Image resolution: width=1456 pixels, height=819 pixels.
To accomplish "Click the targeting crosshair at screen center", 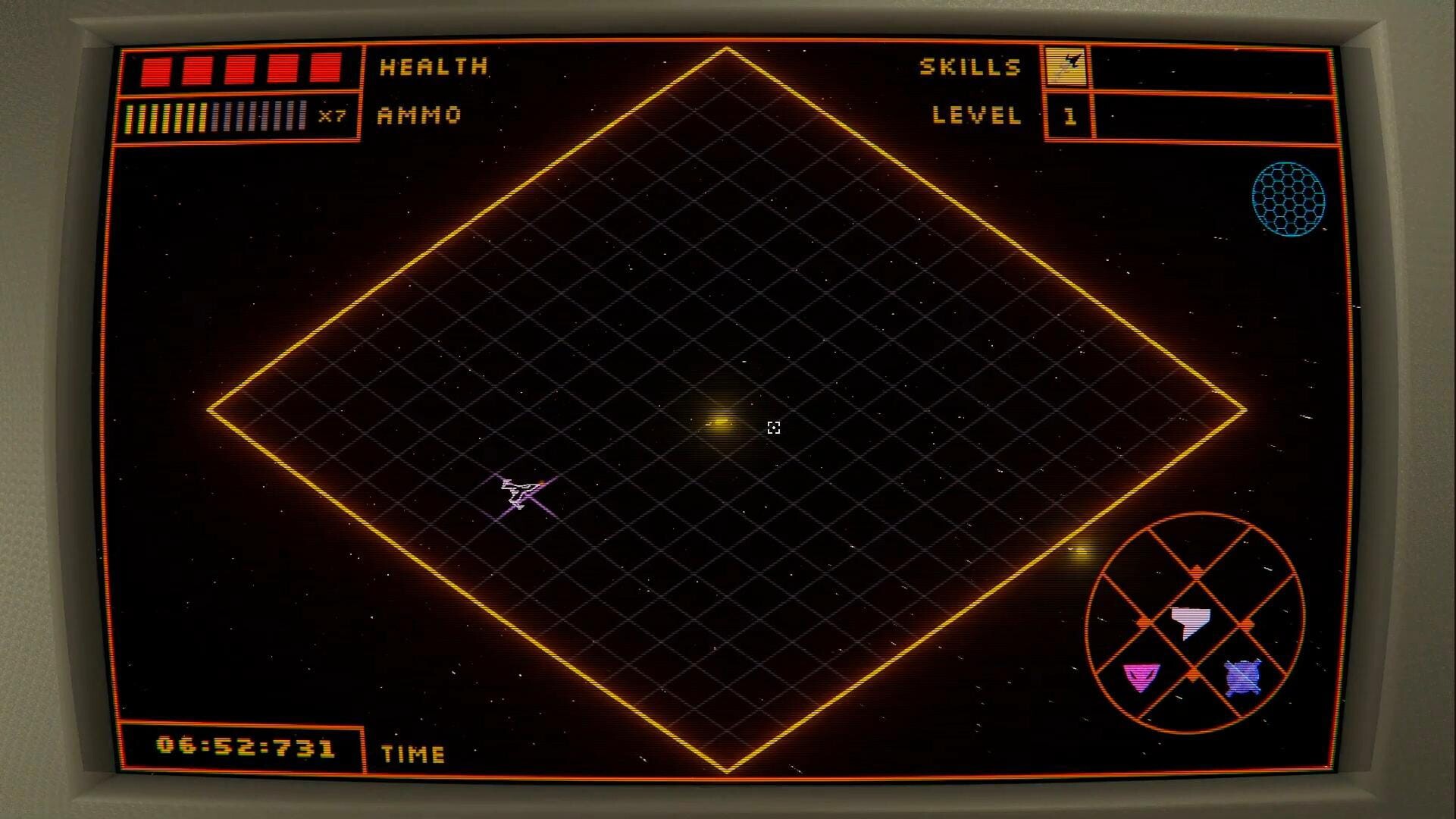I will (x=774, y=428).
